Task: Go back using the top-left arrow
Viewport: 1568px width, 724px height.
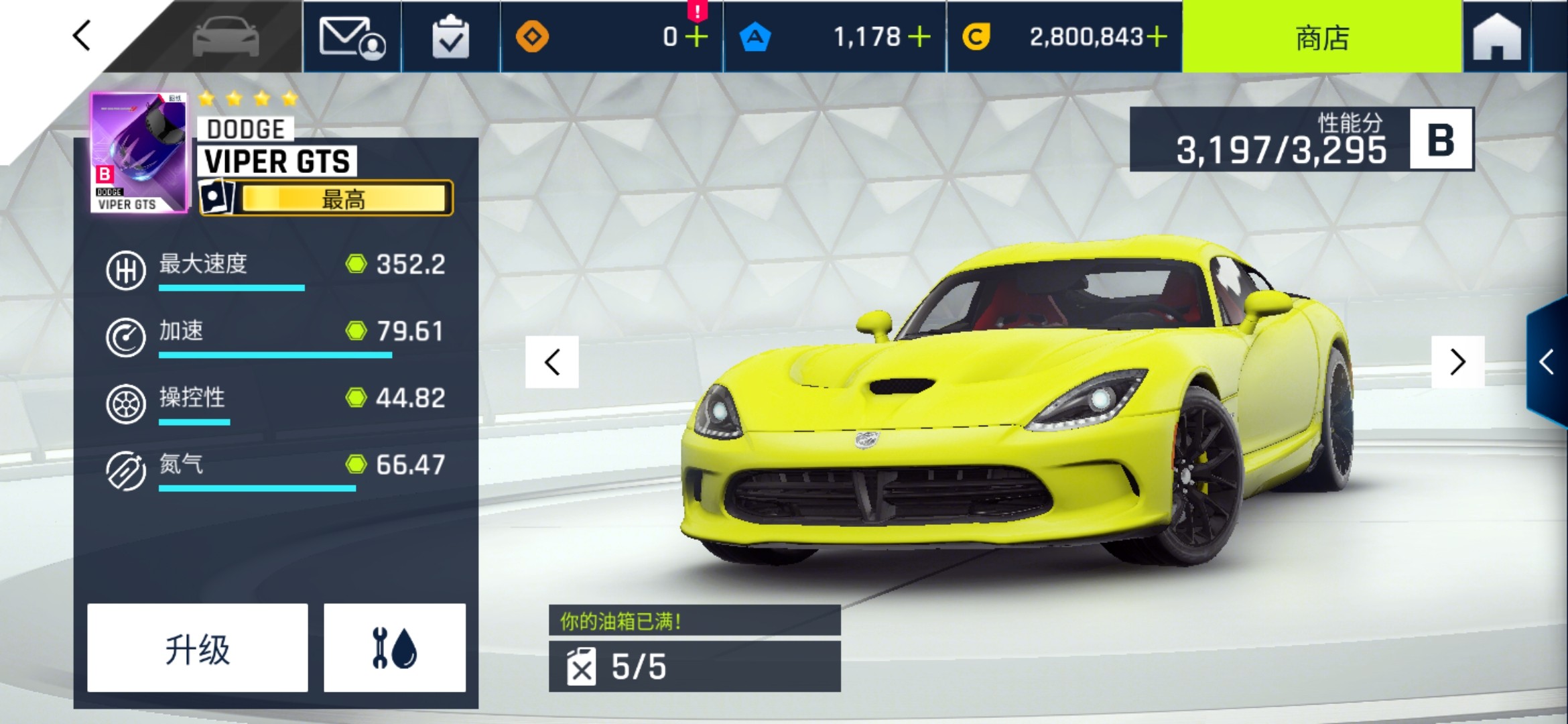Action: tap(82, 36)
